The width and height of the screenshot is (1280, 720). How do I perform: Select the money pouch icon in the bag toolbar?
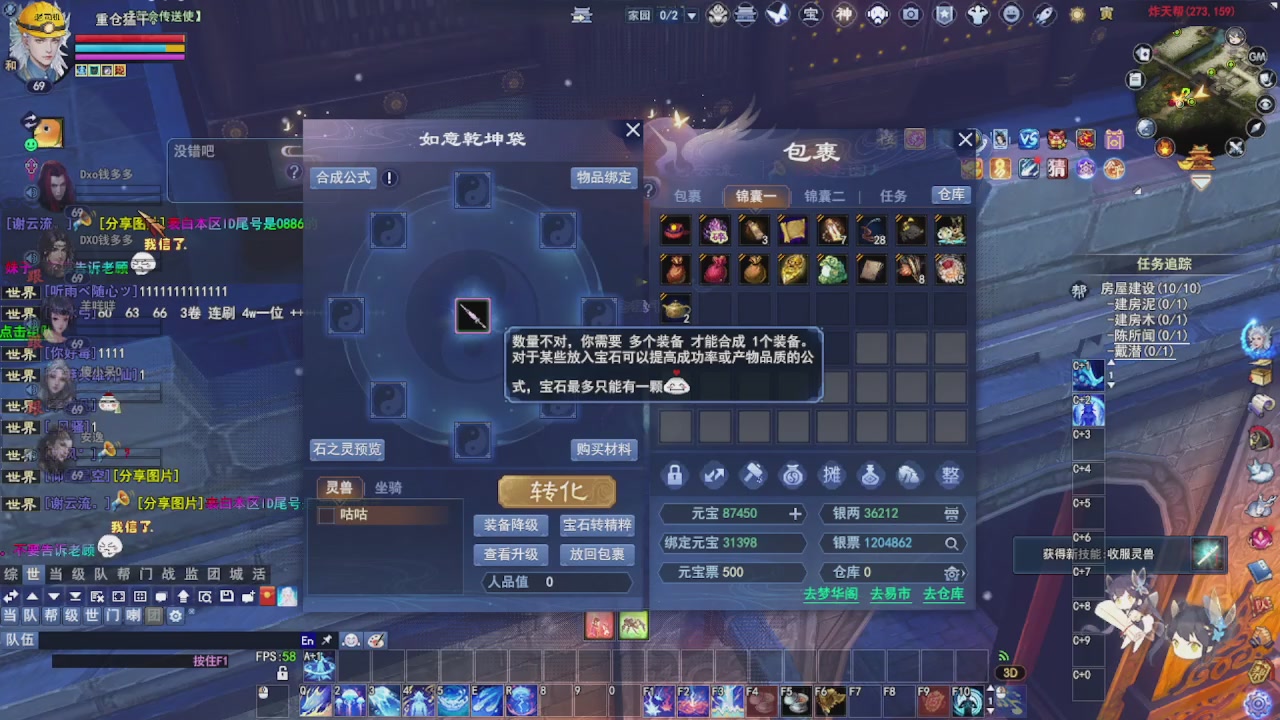click(x=792, y=475)
